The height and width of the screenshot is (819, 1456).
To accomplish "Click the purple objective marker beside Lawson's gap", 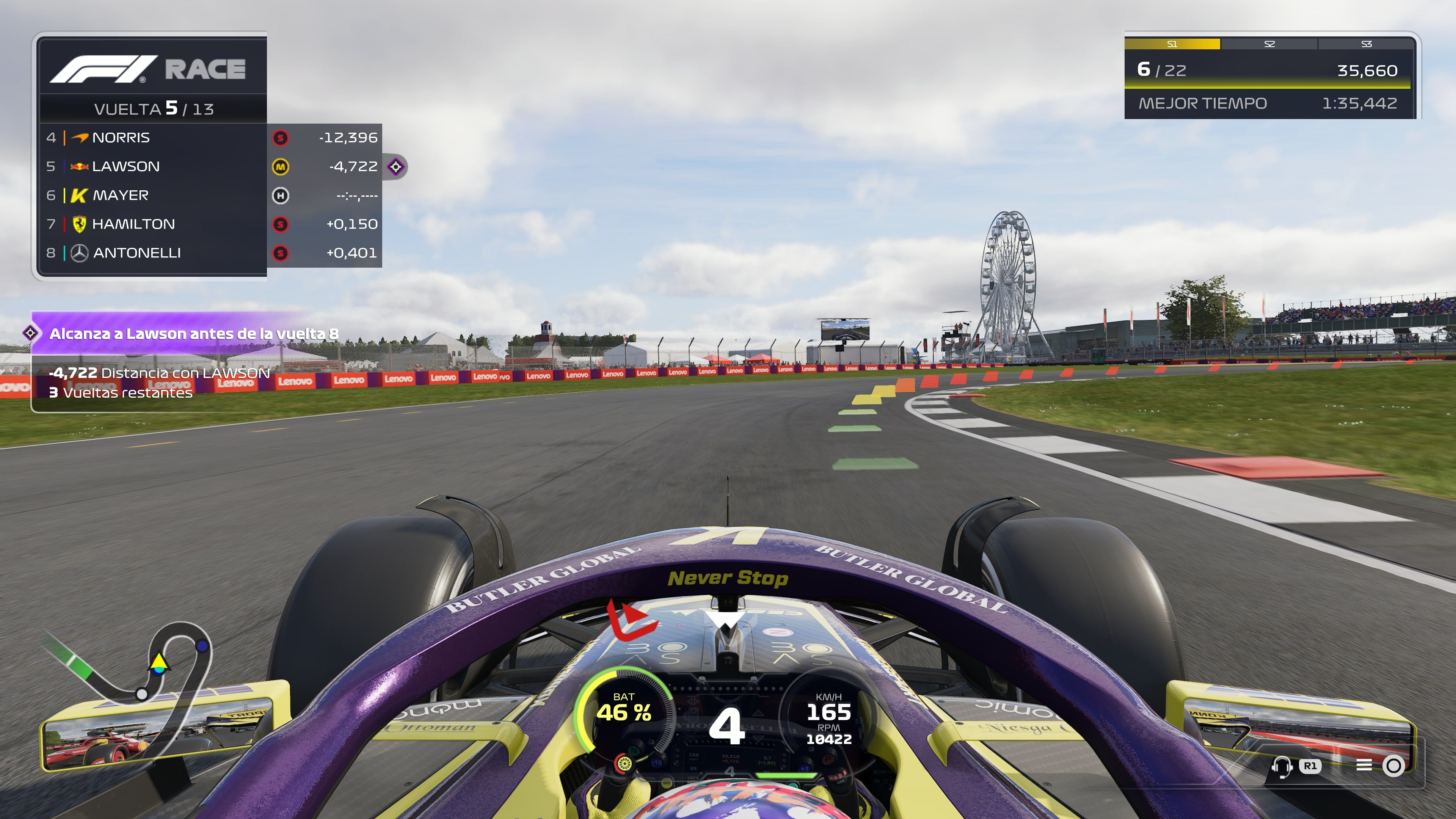I will 395,167.
